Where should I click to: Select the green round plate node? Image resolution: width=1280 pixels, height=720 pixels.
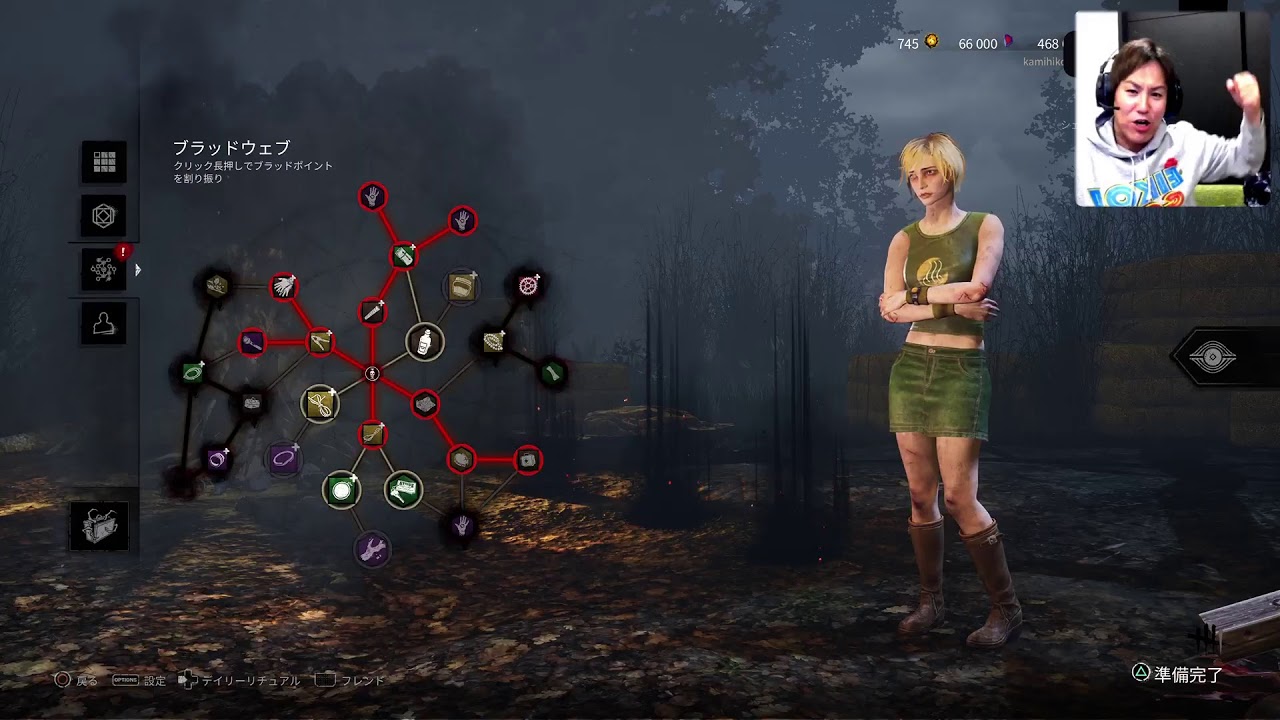[x=341, y=490]
